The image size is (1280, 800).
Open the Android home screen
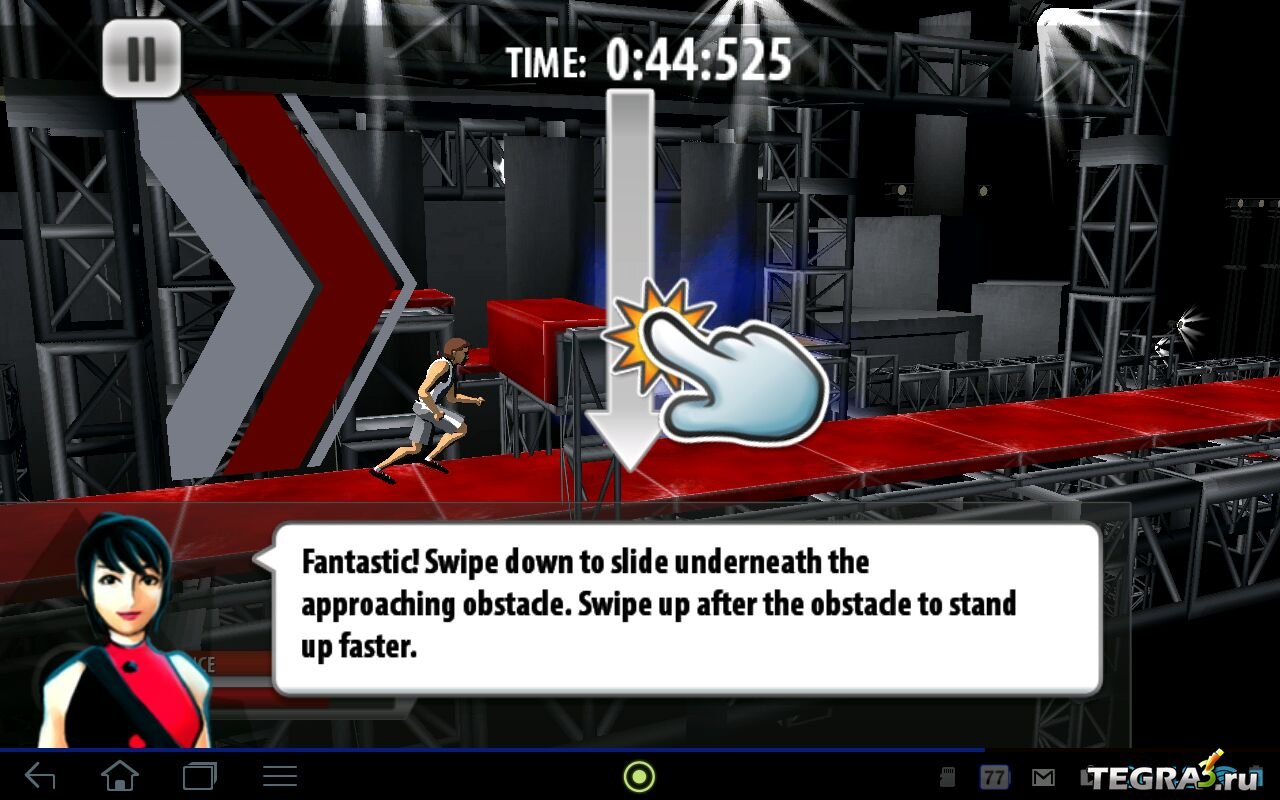click(x=120, y=776)
